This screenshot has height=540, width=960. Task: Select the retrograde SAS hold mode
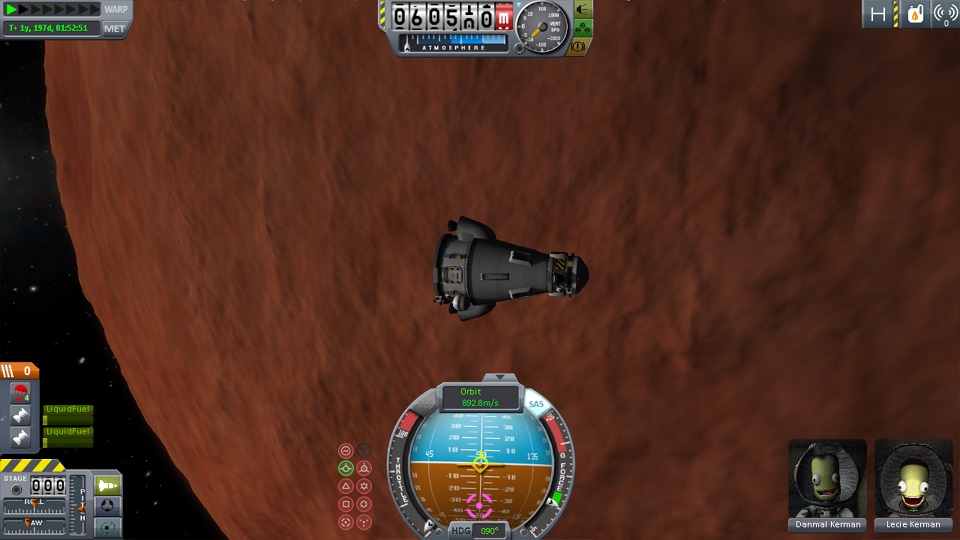[364, 468]
